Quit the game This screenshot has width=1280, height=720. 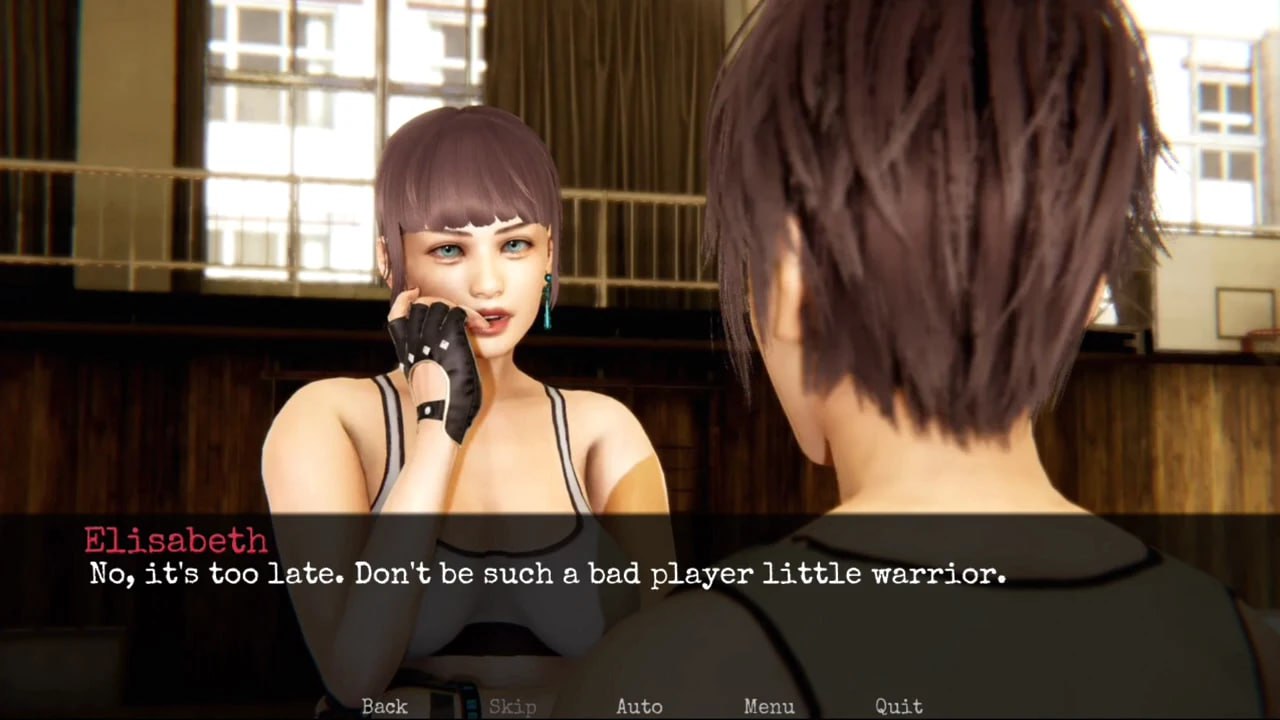coord(898,706)
